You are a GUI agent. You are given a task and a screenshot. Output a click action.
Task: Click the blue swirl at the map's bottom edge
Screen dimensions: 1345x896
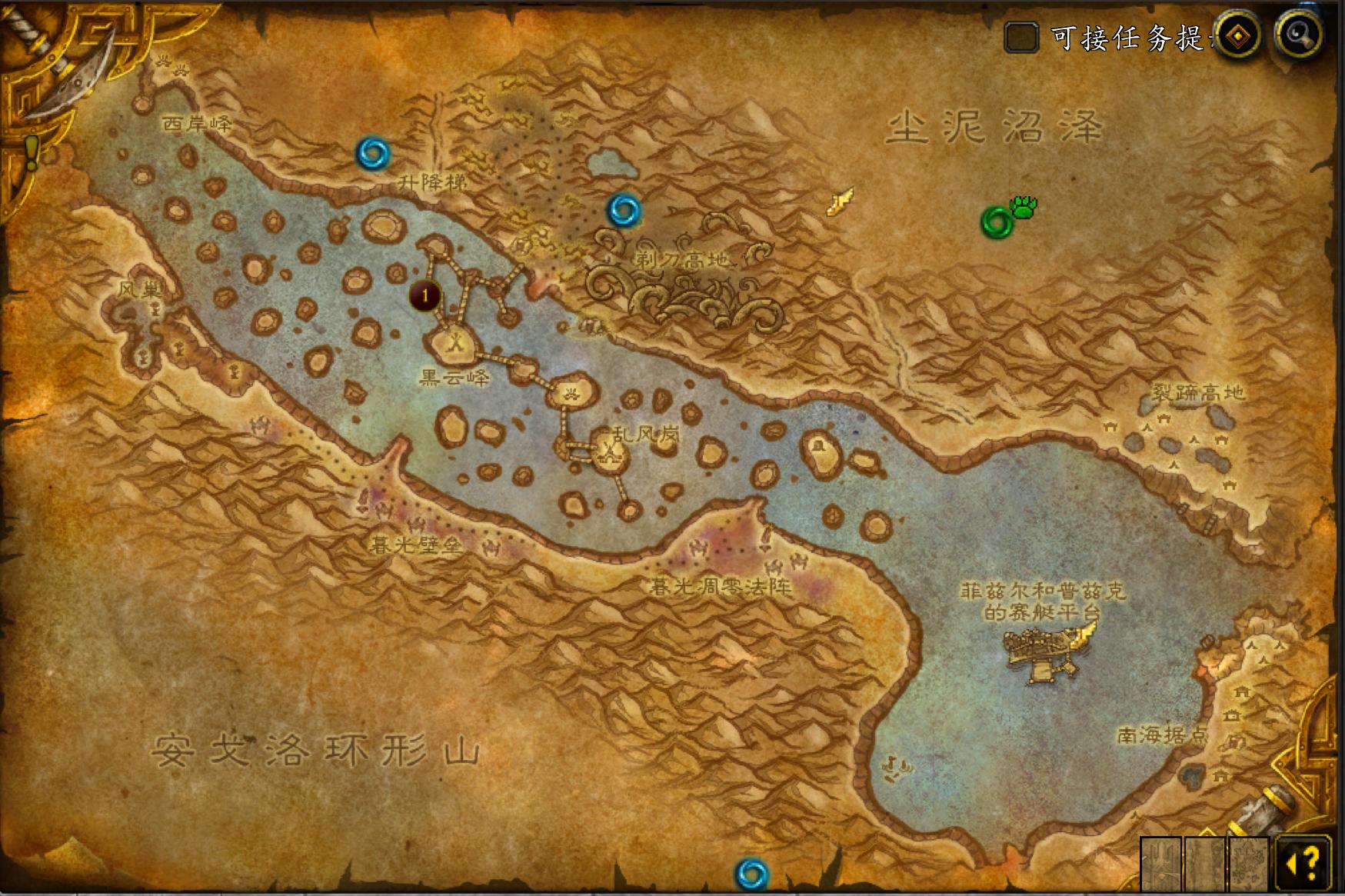pos(751,874)
